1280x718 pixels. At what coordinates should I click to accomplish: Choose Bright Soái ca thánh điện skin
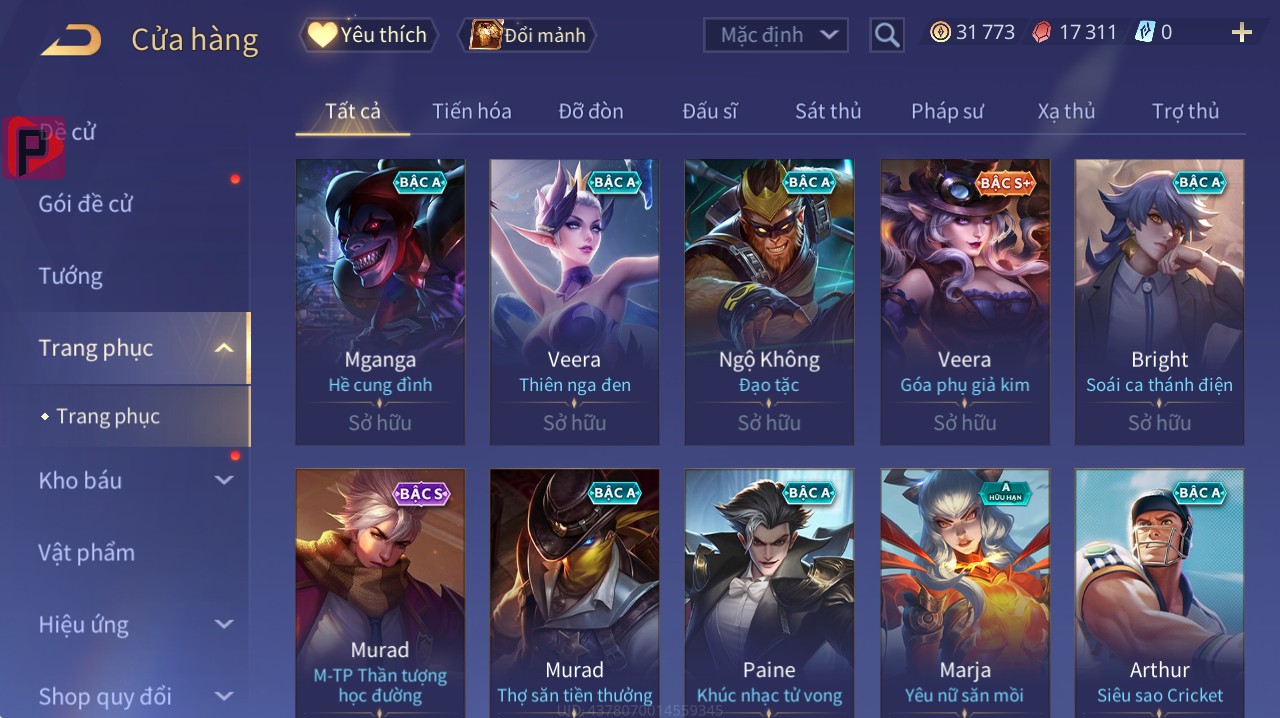coord(1159,300)
